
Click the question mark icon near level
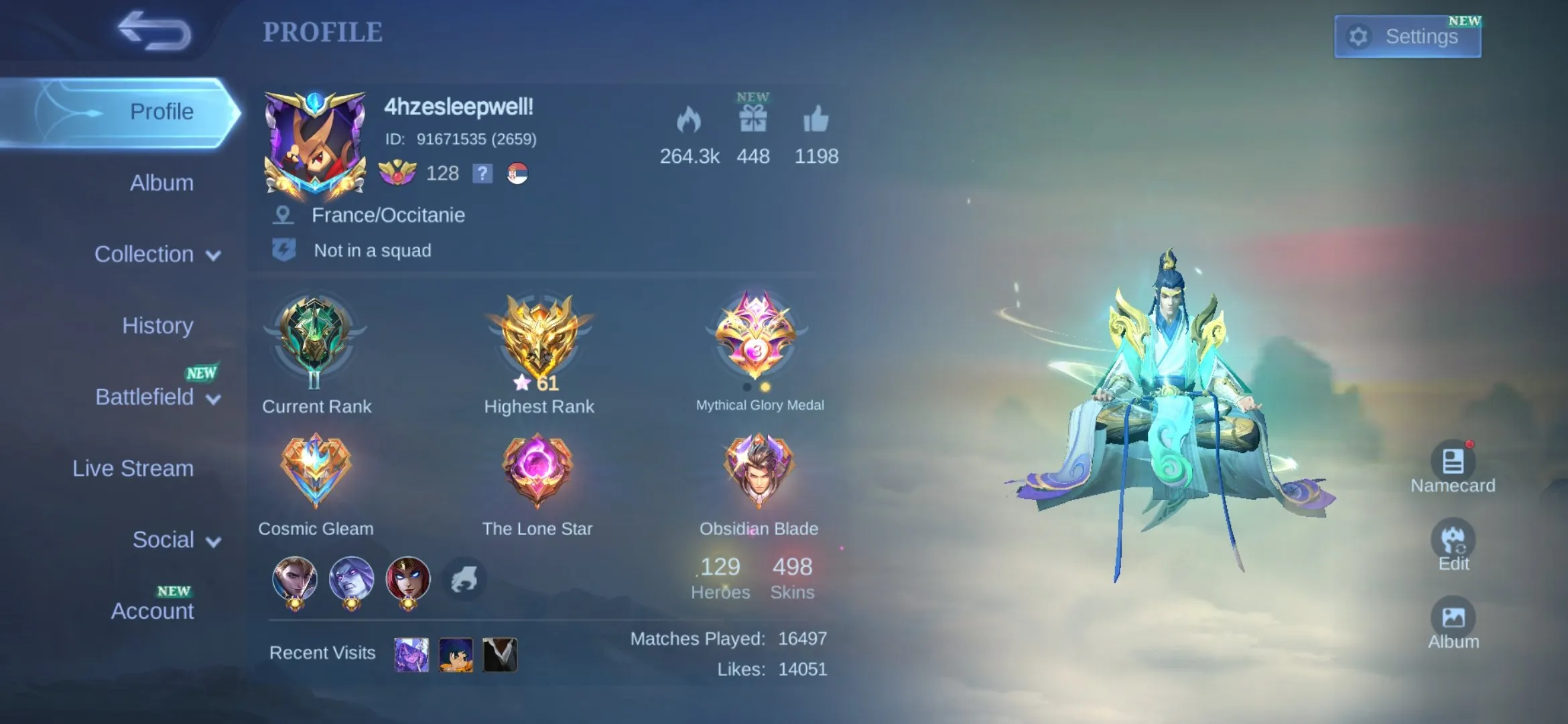pyautogui.click(x=482, y=174)
